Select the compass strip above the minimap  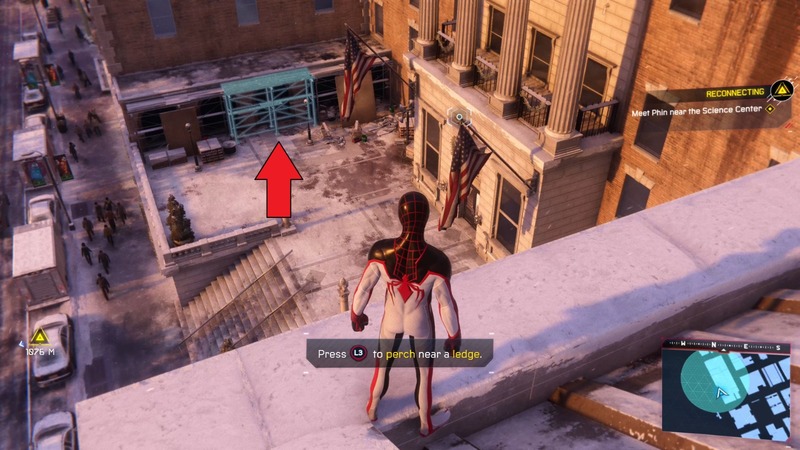tap(725, 343)
